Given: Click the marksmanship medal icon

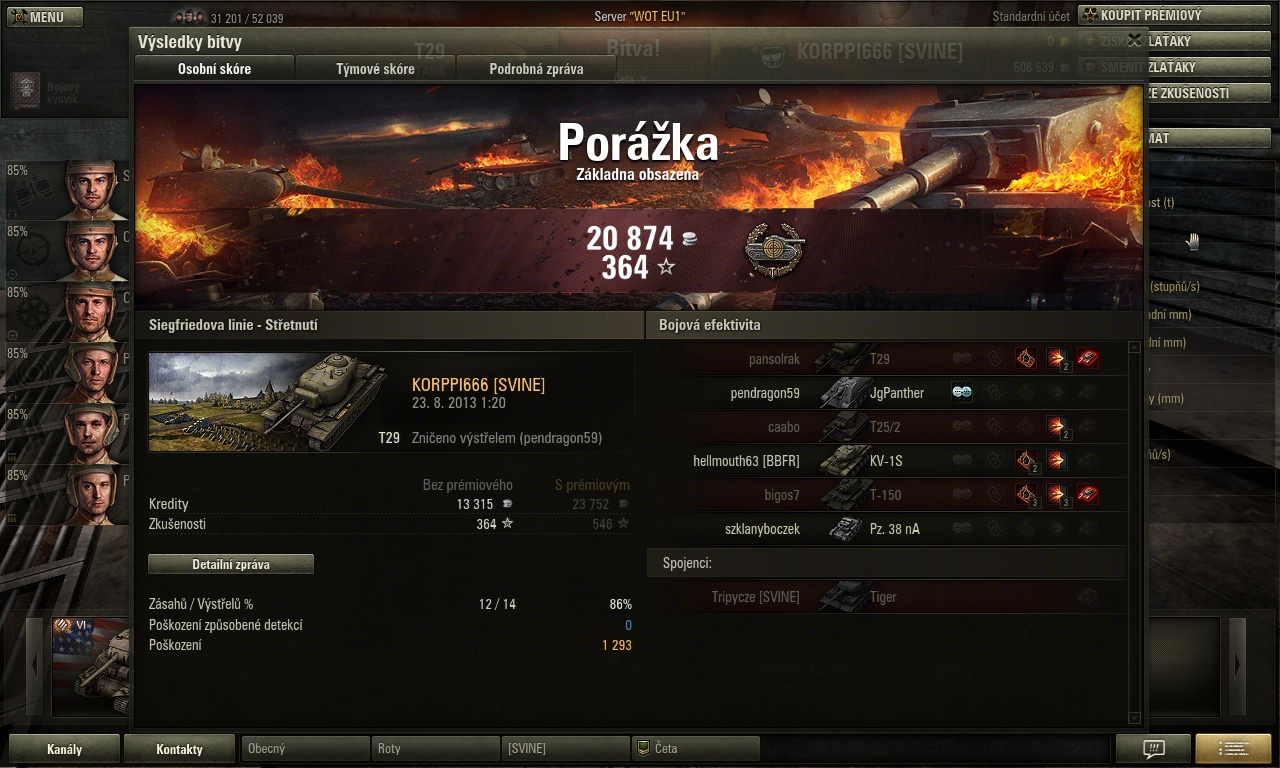Looking at the screenshot, I should (x=775, y=250).
